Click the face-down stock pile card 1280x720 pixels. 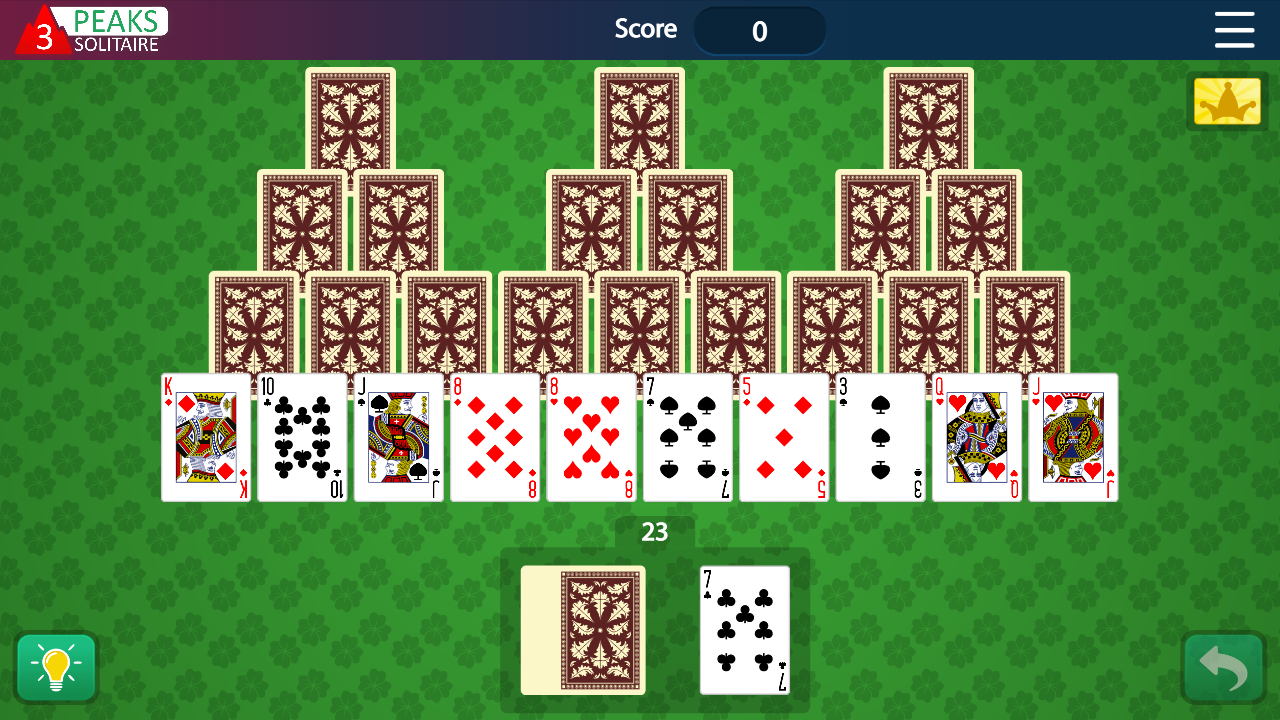(583, 630)
